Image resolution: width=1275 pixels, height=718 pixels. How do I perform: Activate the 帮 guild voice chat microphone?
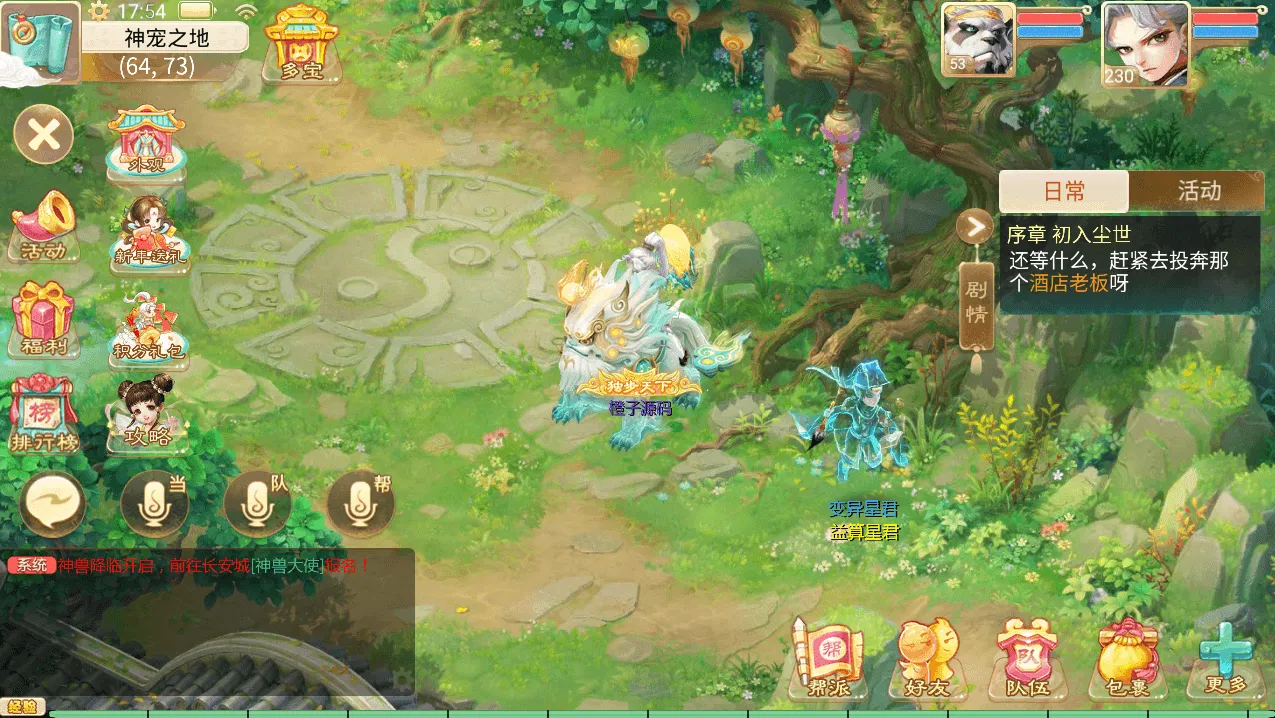(x=360, y=505)
